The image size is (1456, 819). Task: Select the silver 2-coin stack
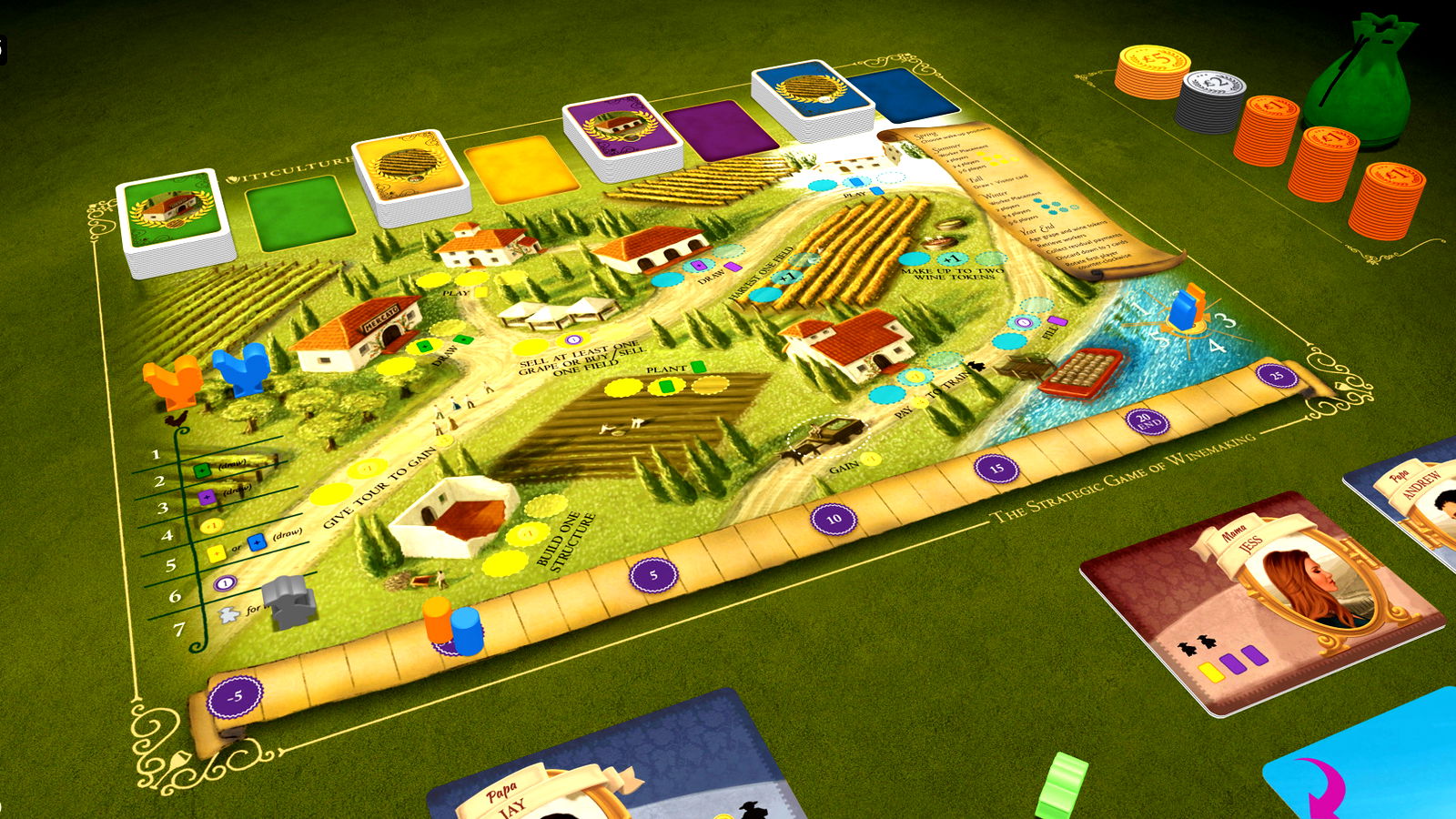point(1212,97)
